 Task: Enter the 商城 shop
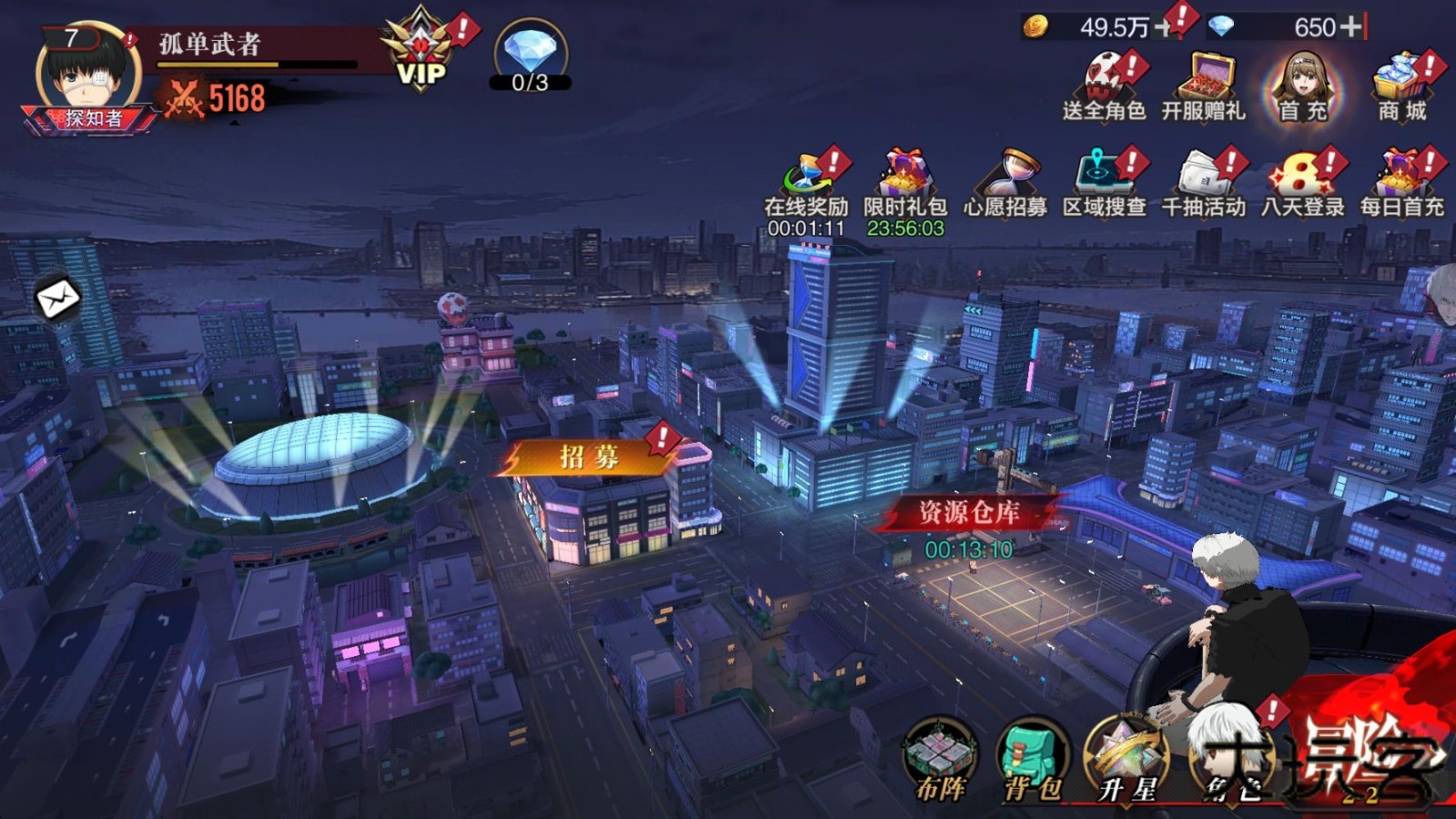pyautogui.click(x=1401, y=86)
